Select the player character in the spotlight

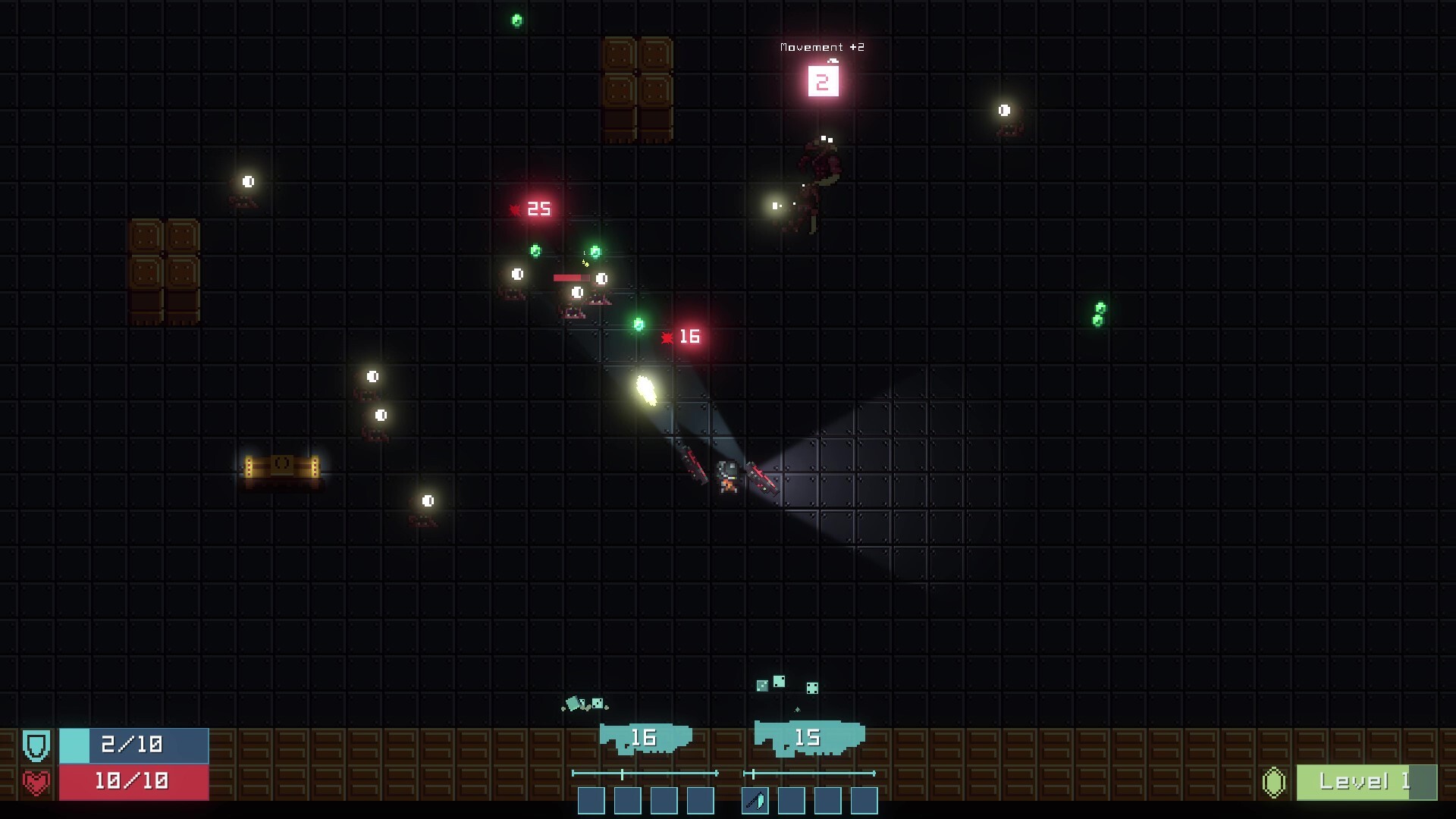point(728,478)
